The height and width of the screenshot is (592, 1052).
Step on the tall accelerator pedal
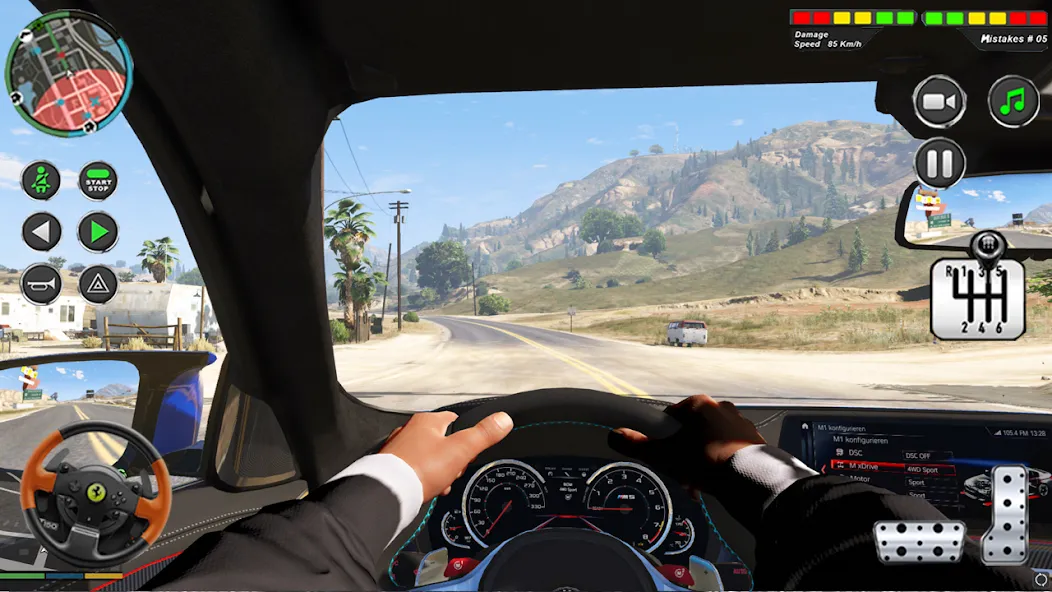[x=1005, y=513]
